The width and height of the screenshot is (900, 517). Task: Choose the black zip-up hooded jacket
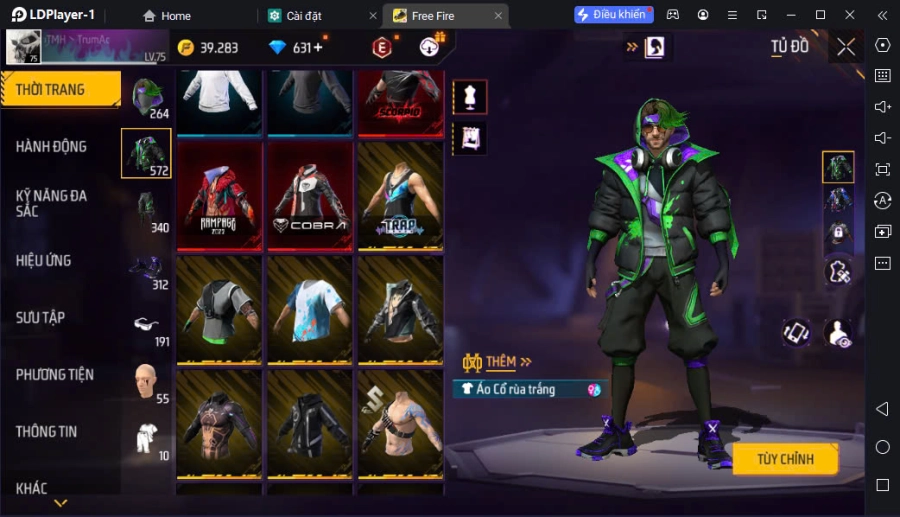(x=310, y=423)
